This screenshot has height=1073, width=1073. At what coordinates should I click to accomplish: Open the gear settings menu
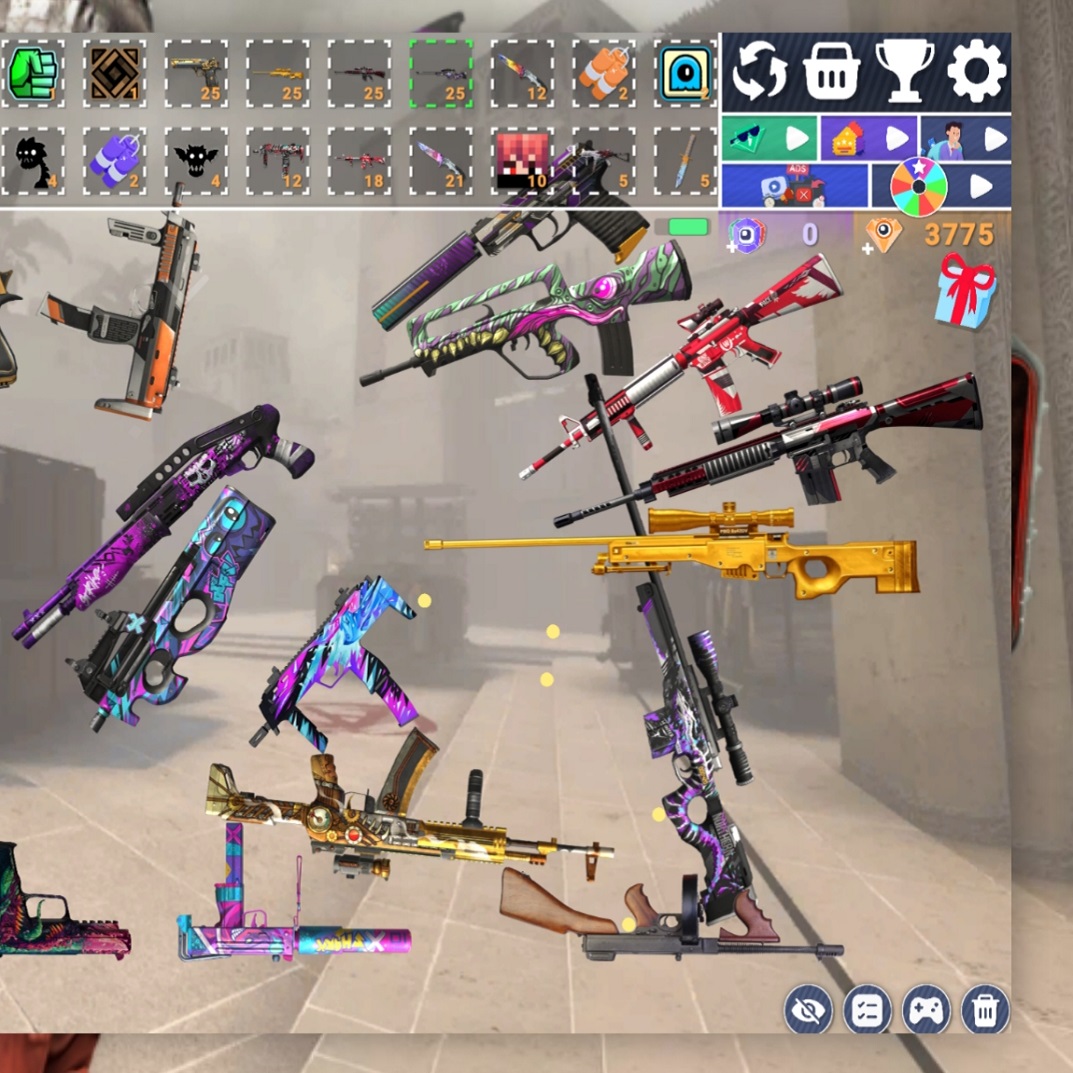(976, 72)
